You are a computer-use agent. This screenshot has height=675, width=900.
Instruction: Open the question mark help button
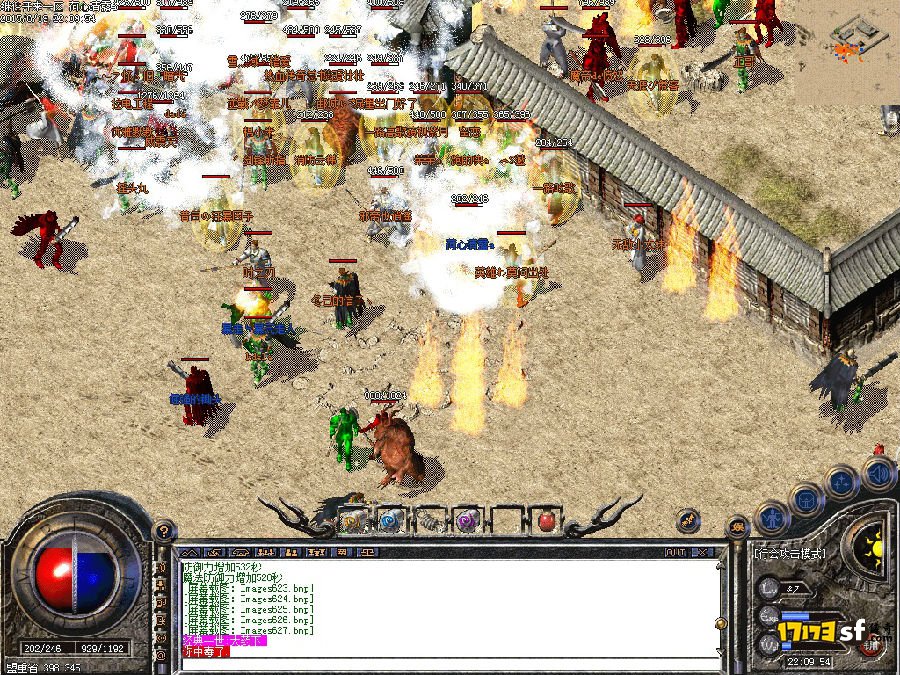coord(164,531)
